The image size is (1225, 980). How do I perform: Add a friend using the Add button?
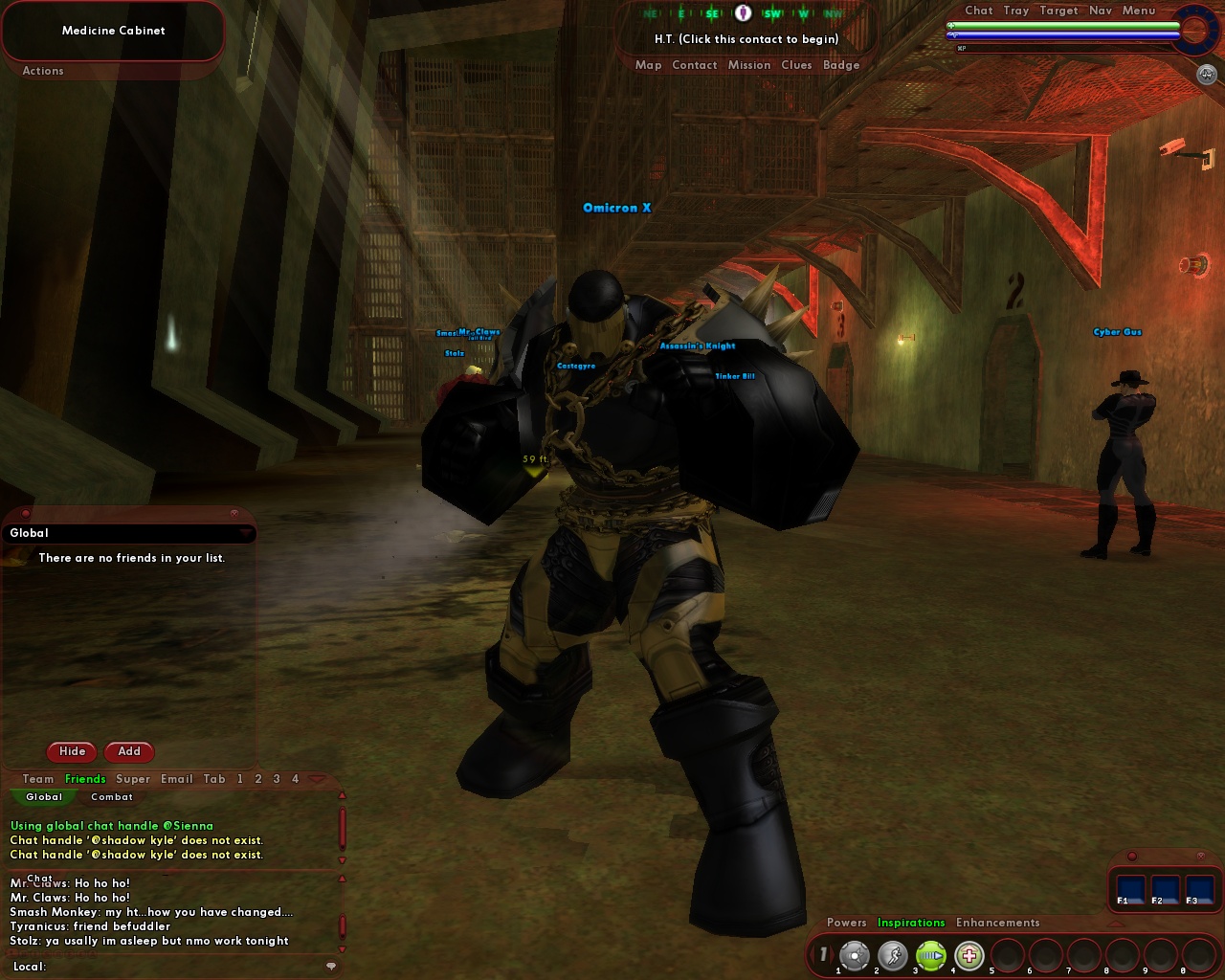(129, 752)
